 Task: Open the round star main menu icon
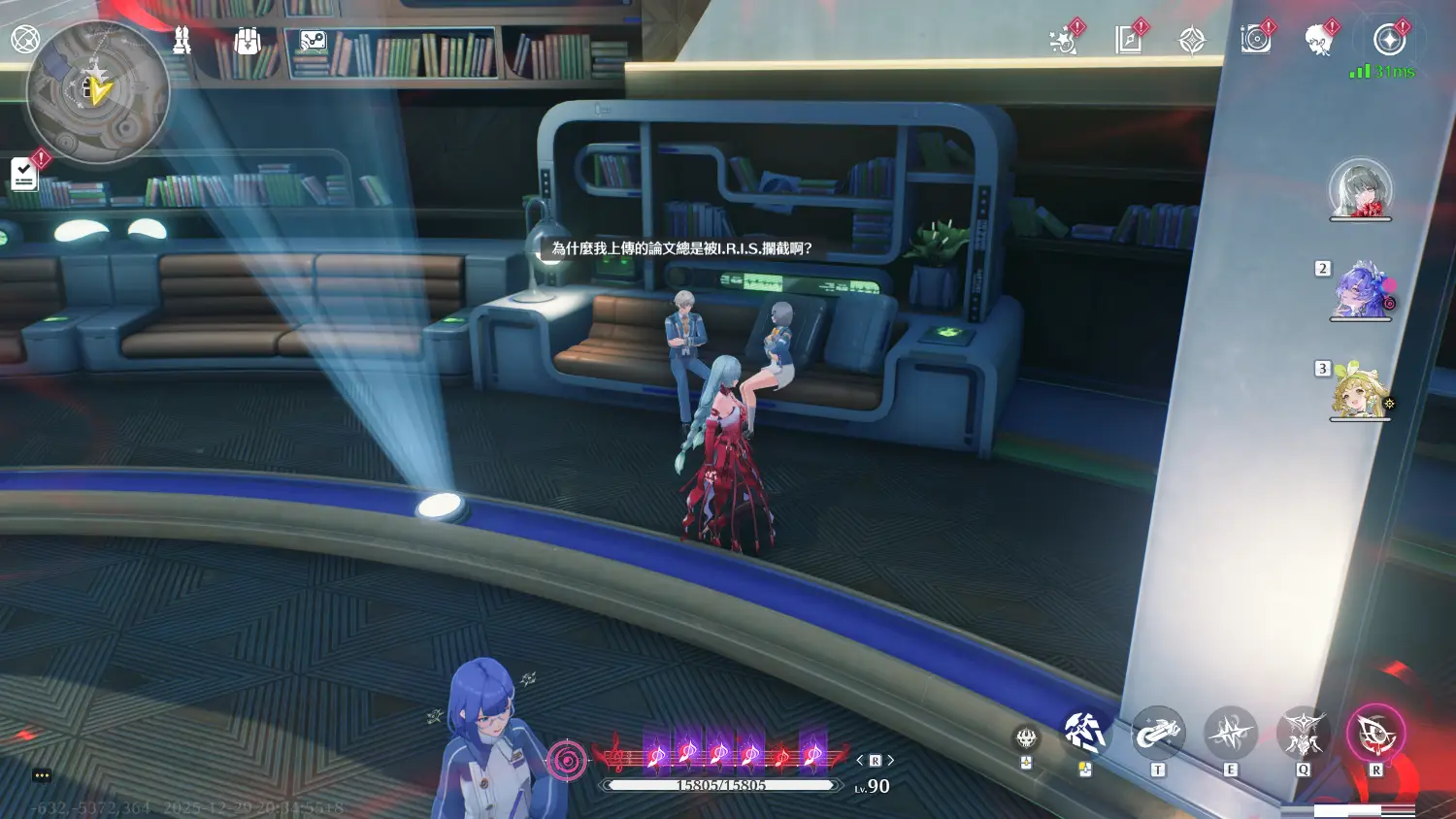pyautogui.click(x=1389, y=40)
